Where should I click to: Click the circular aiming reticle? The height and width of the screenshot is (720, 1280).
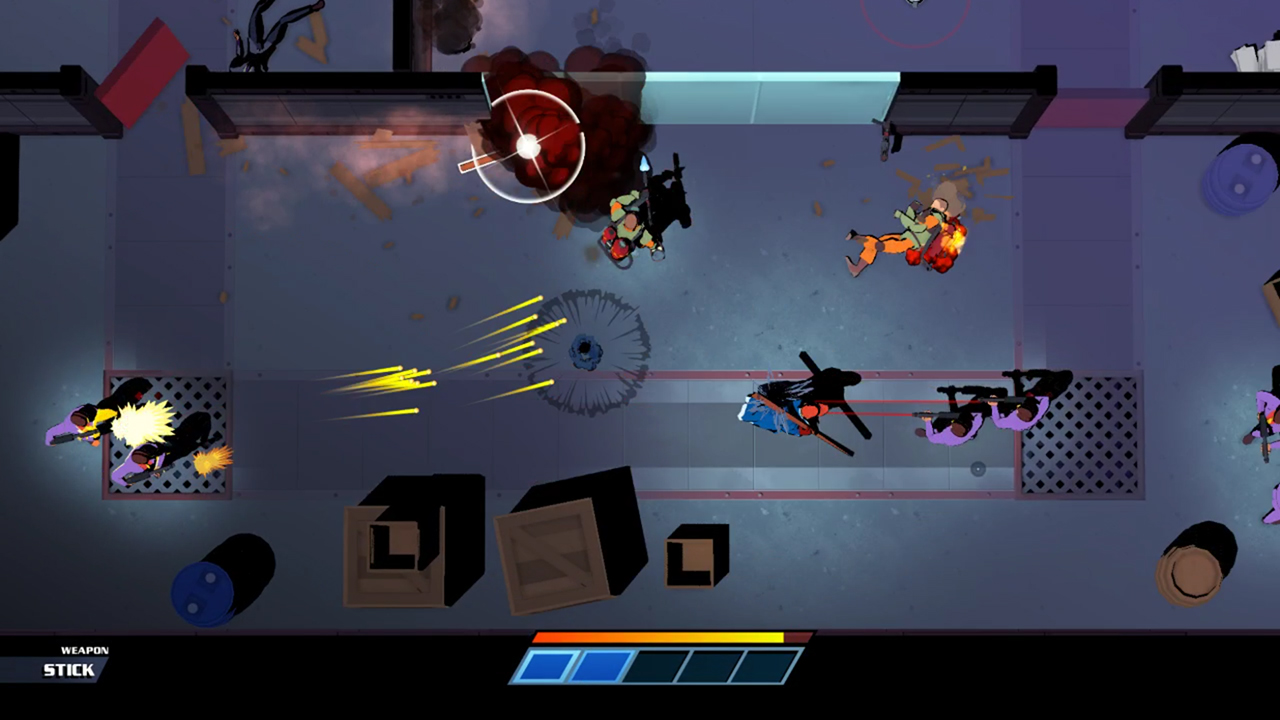tap(528, 145)
